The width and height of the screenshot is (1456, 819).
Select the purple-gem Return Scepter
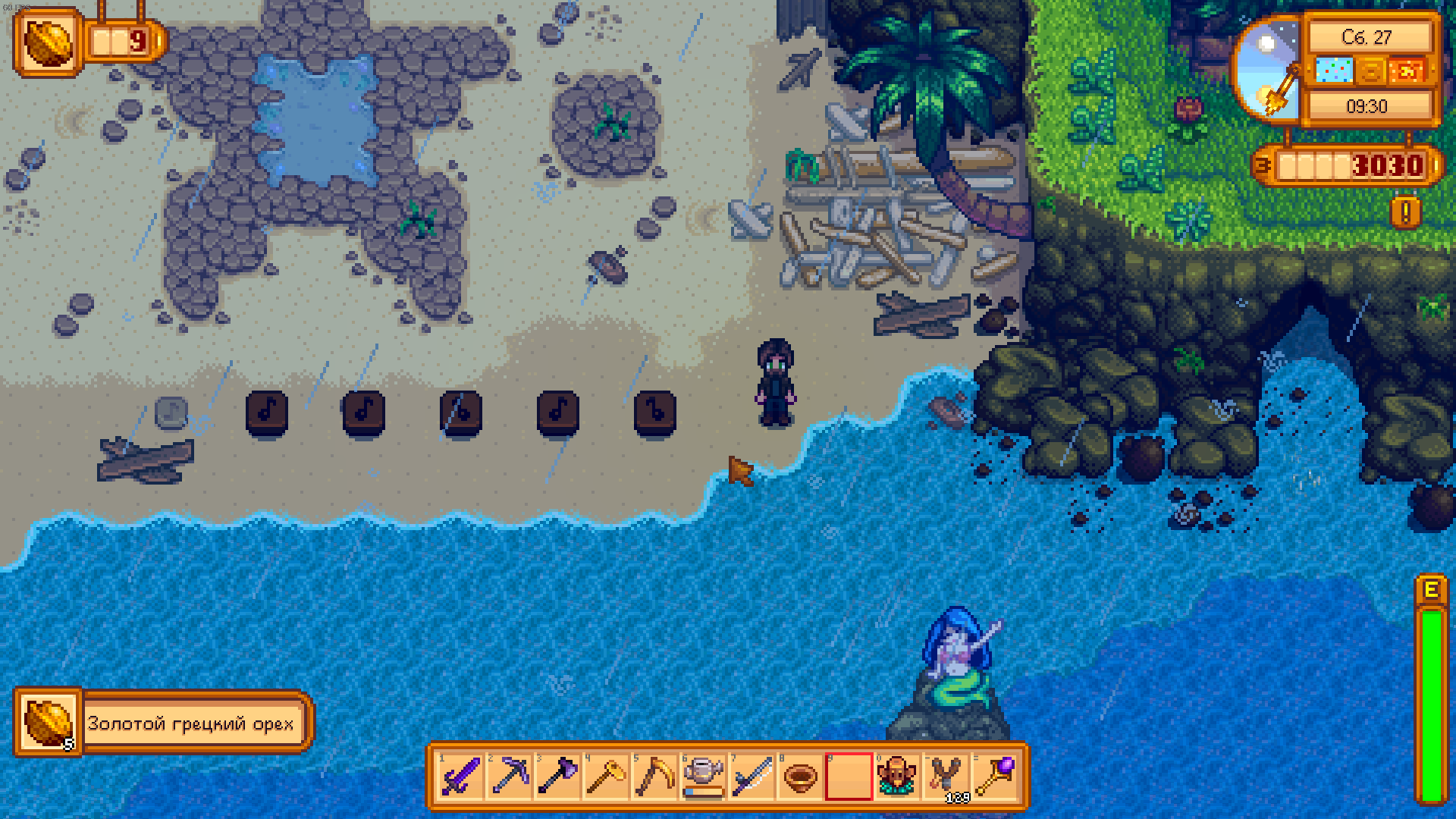994,776
